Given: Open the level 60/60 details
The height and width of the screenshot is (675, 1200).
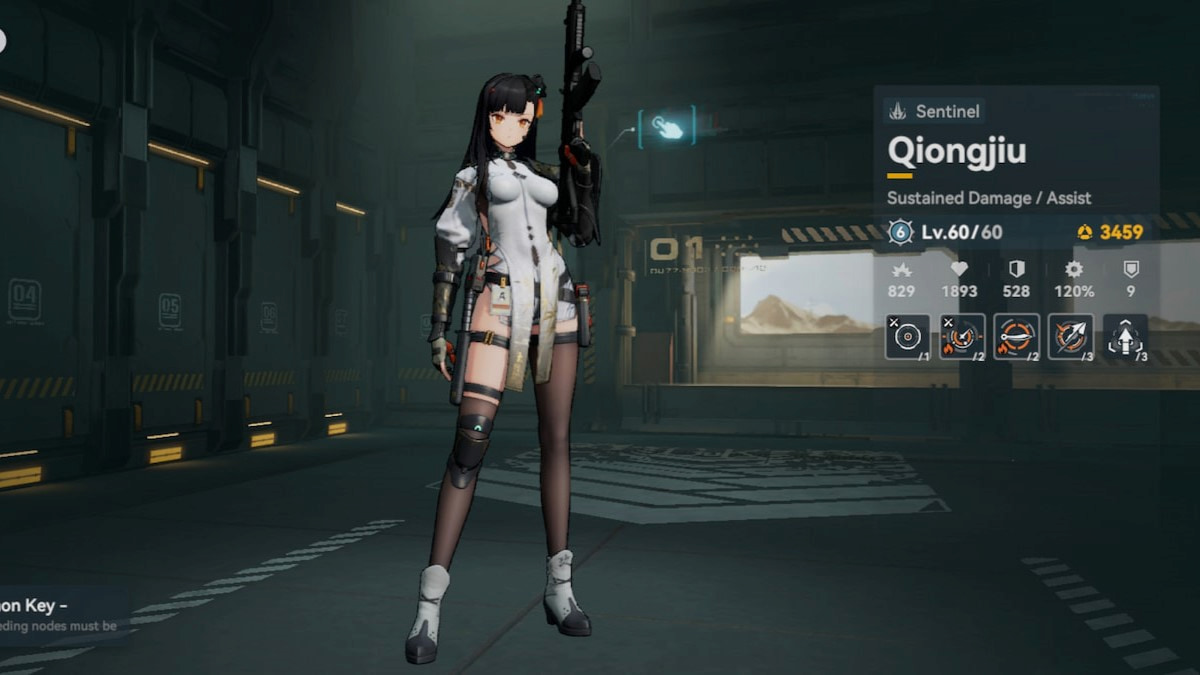Looking at the screenshot, I should tap(960, 233).
